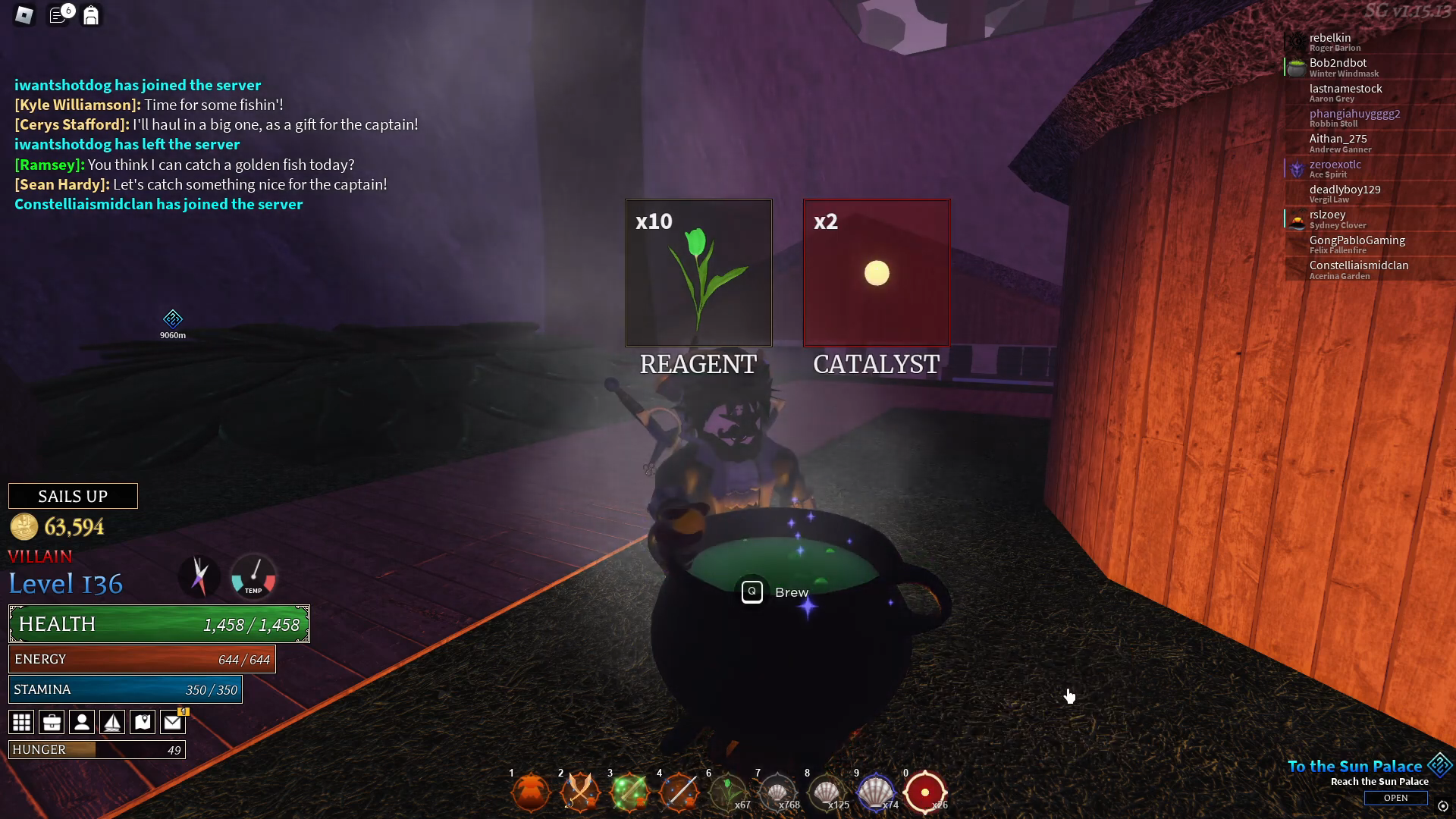Open the sailboat ship menu icon
This screenshot has width=1456, height=819.
(112, 721)
